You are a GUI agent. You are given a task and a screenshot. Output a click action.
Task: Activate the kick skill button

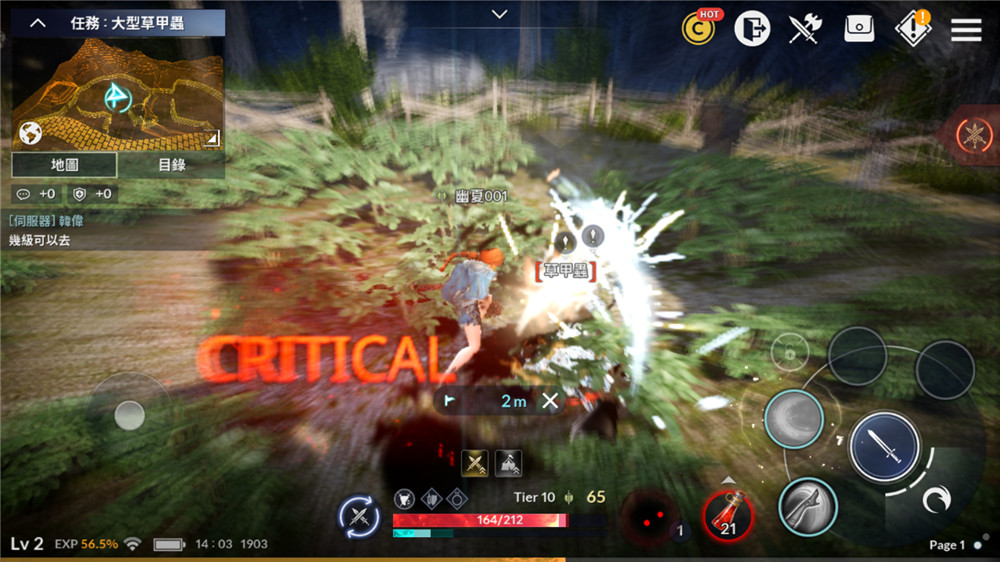(x=807, y=506)
